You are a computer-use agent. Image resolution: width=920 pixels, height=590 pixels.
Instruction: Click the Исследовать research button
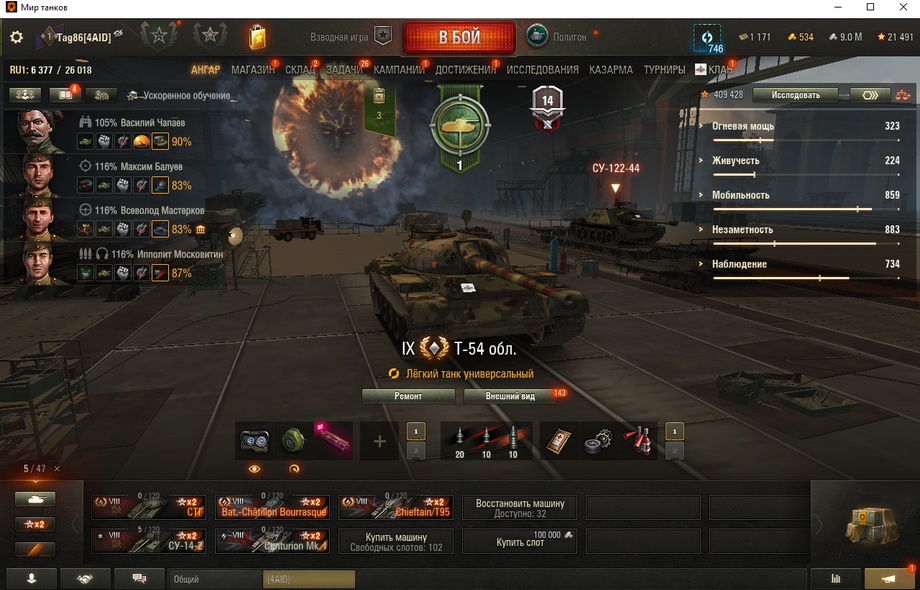tap(794, 95)
